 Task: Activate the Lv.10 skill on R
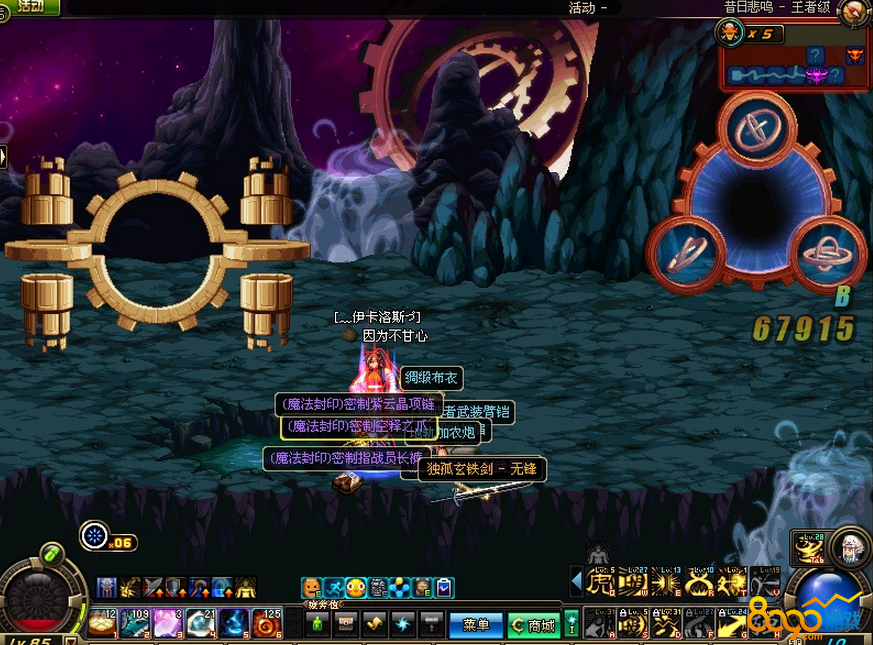700,582
